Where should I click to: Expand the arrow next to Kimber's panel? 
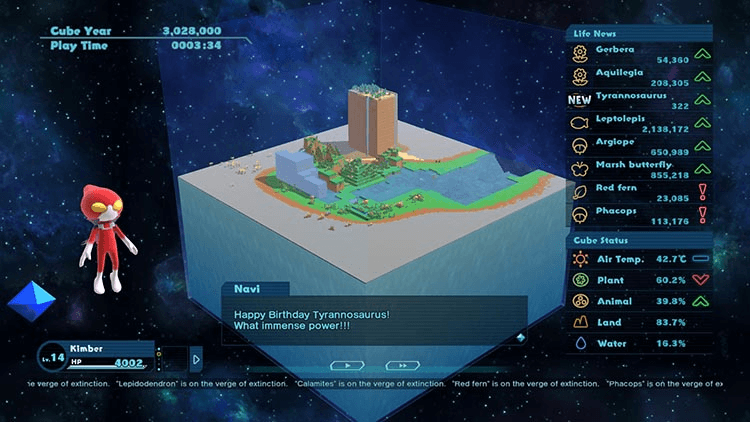pyautogui.click(x=196, y=358)
